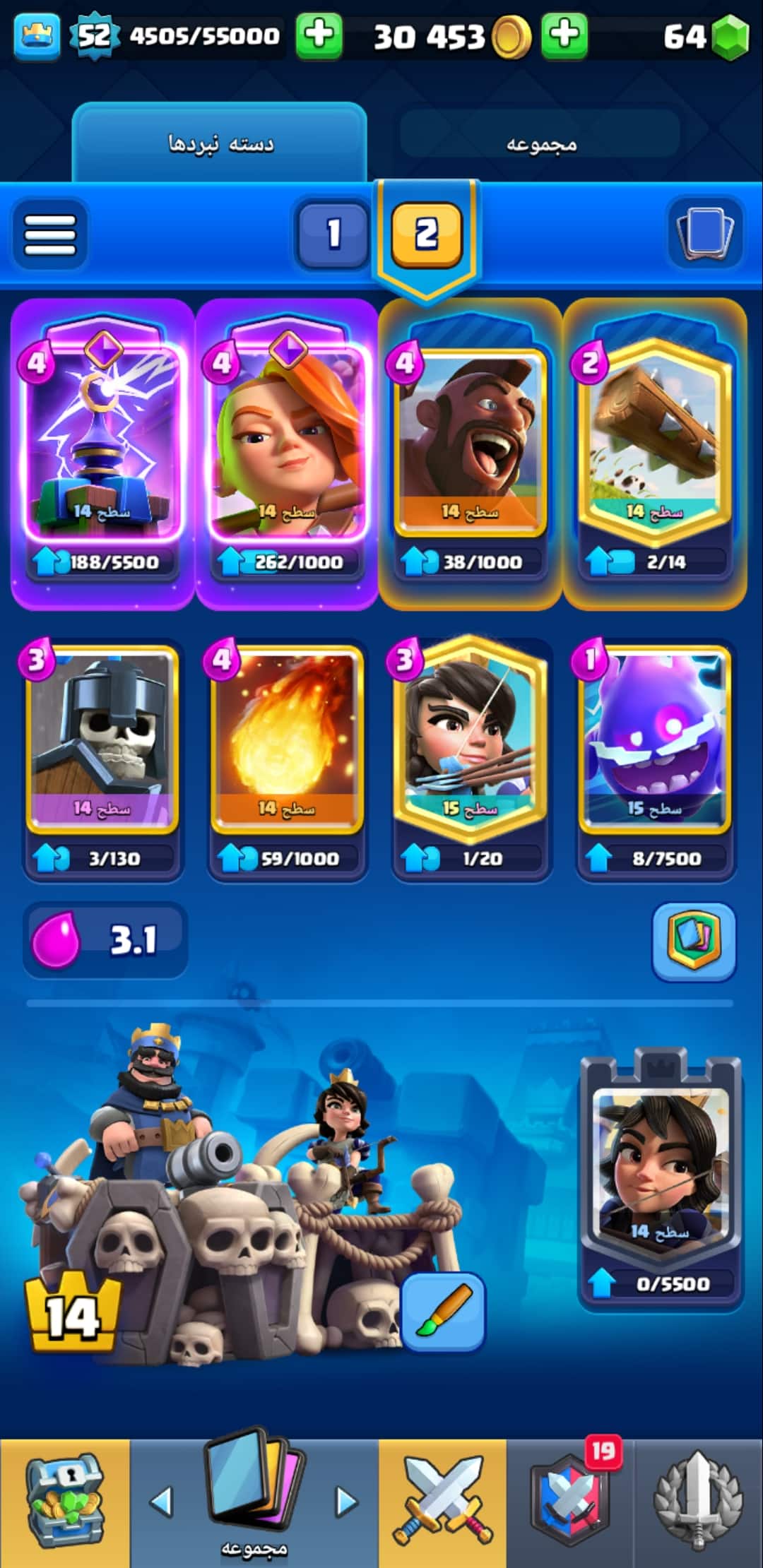
Task: Add gold with the green plus
Action: click(564, 35)
